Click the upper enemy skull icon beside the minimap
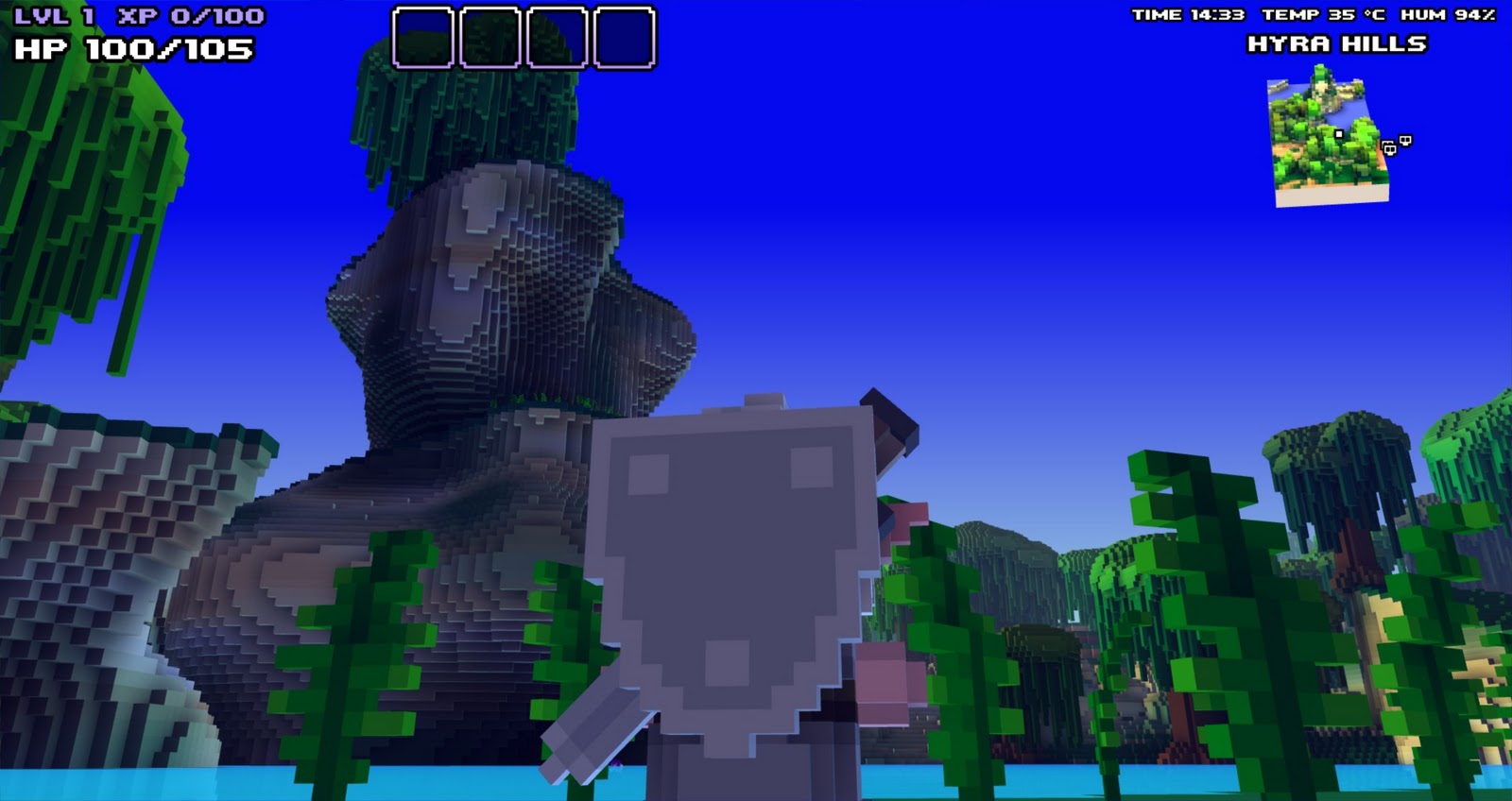The height and width of the screenshot is (801, 1512). point(1405,140)
